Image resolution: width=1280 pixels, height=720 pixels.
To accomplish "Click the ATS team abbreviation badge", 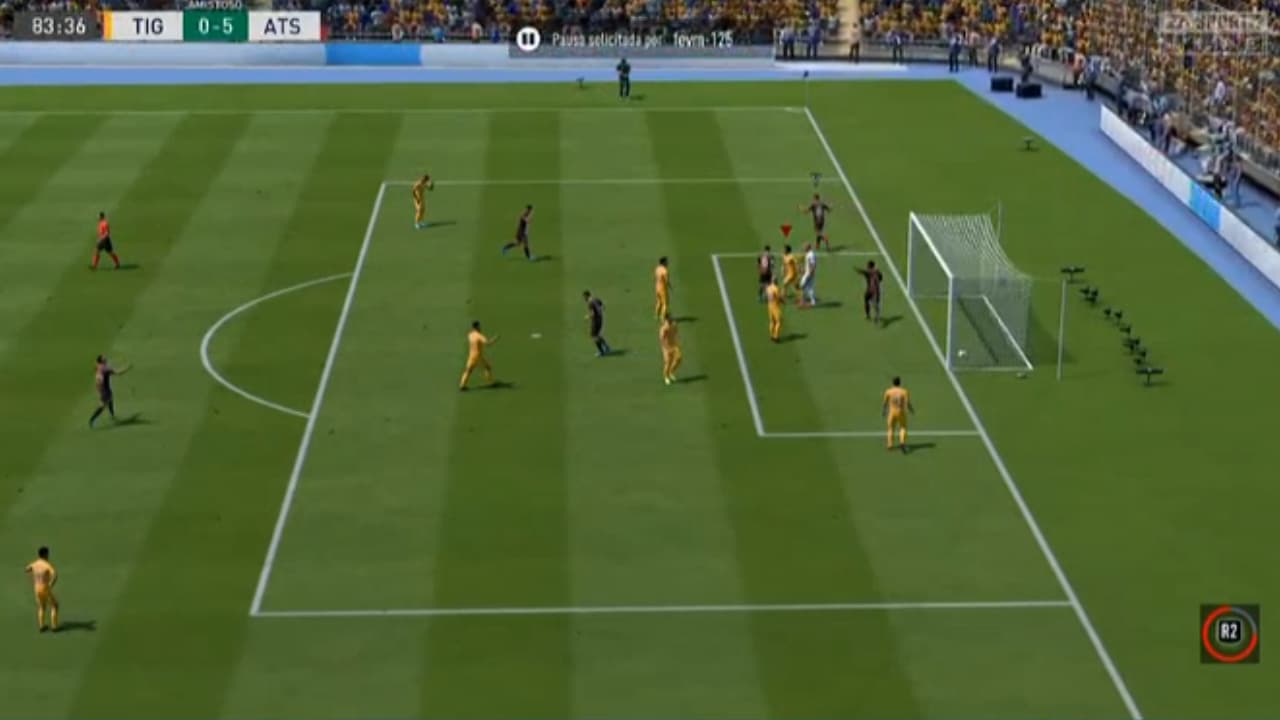I will 283,27.
